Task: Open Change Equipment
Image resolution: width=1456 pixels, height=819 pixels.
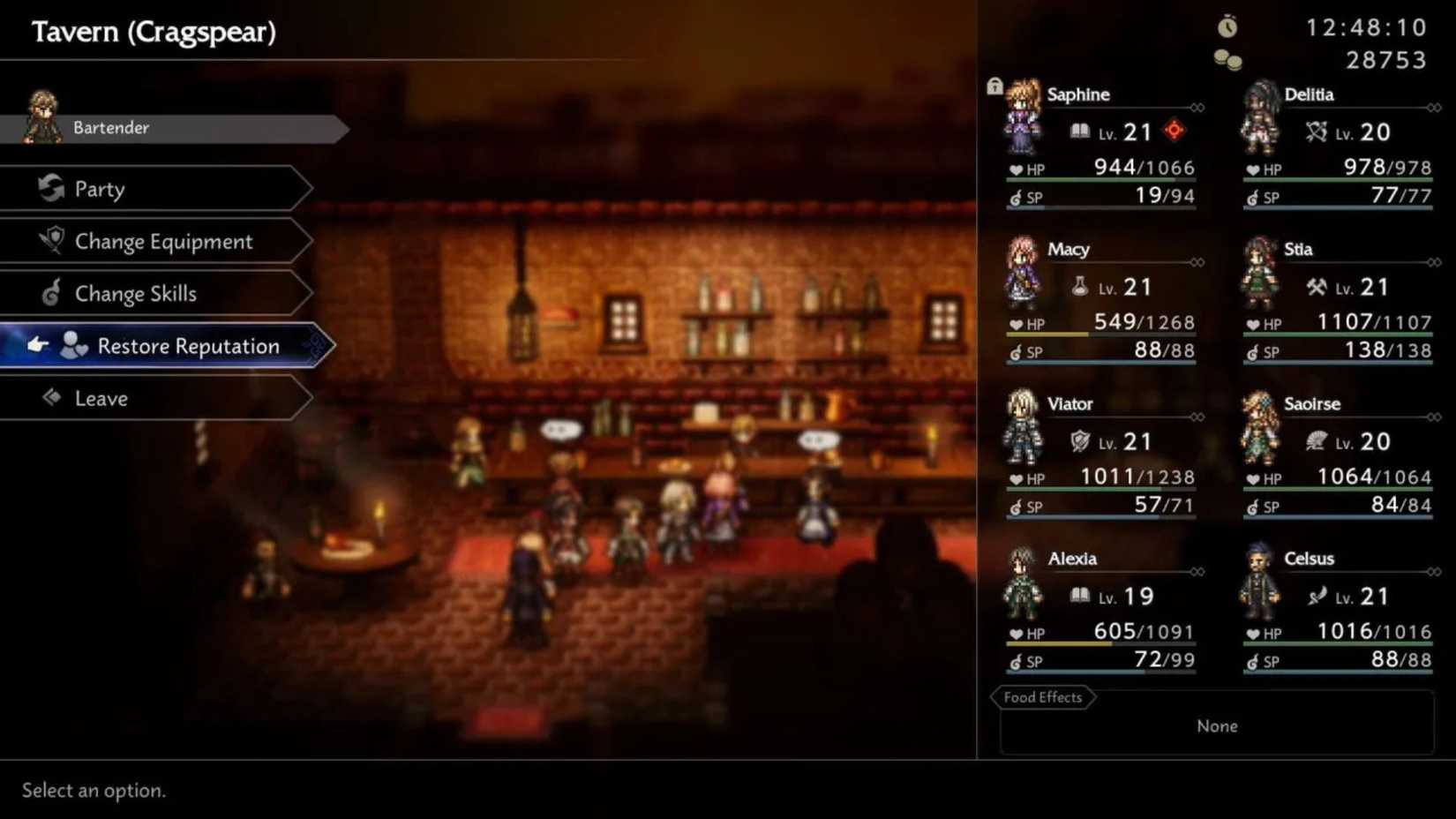Action: [x=162, y=241]
